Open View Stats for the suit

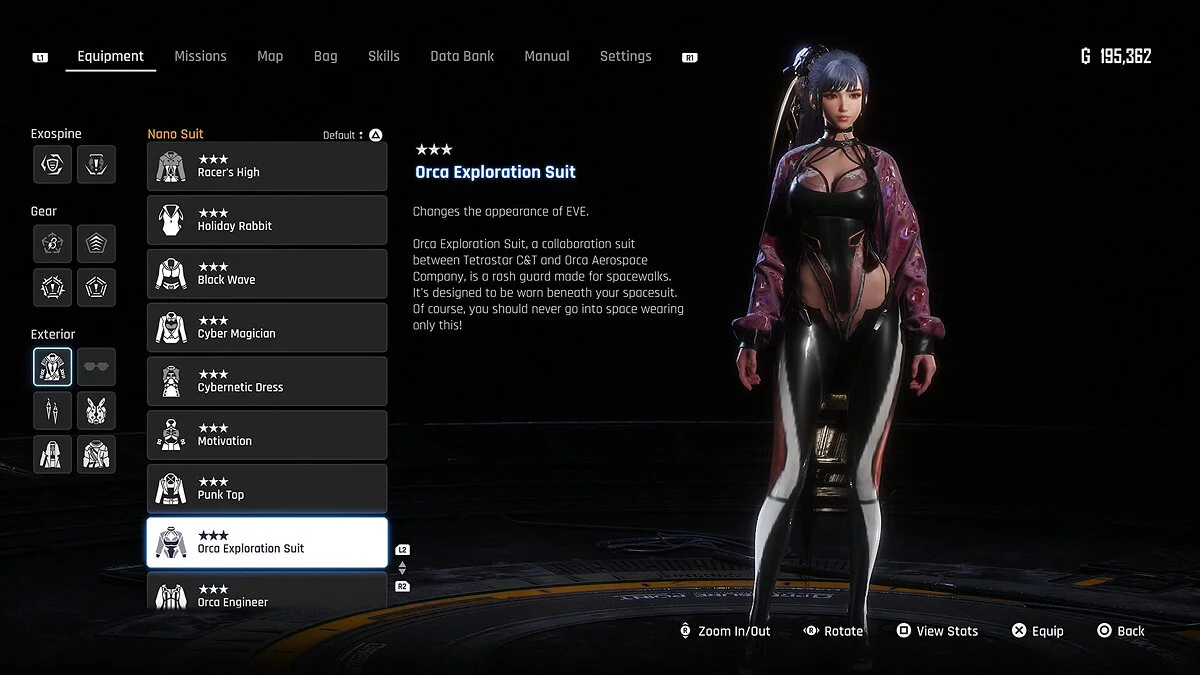point(936,631)
